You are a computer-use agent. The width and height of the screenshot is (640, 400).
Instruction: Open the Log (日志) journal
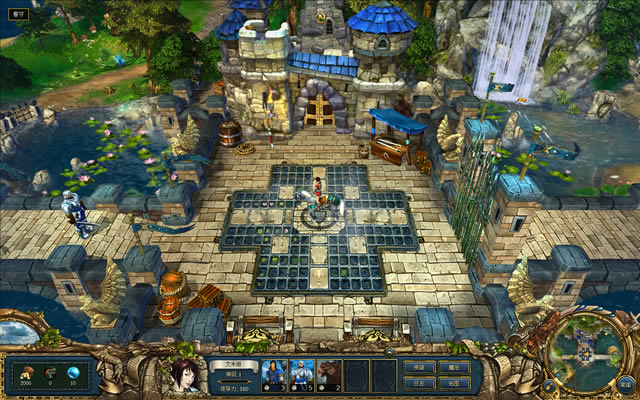pos(419,383)
